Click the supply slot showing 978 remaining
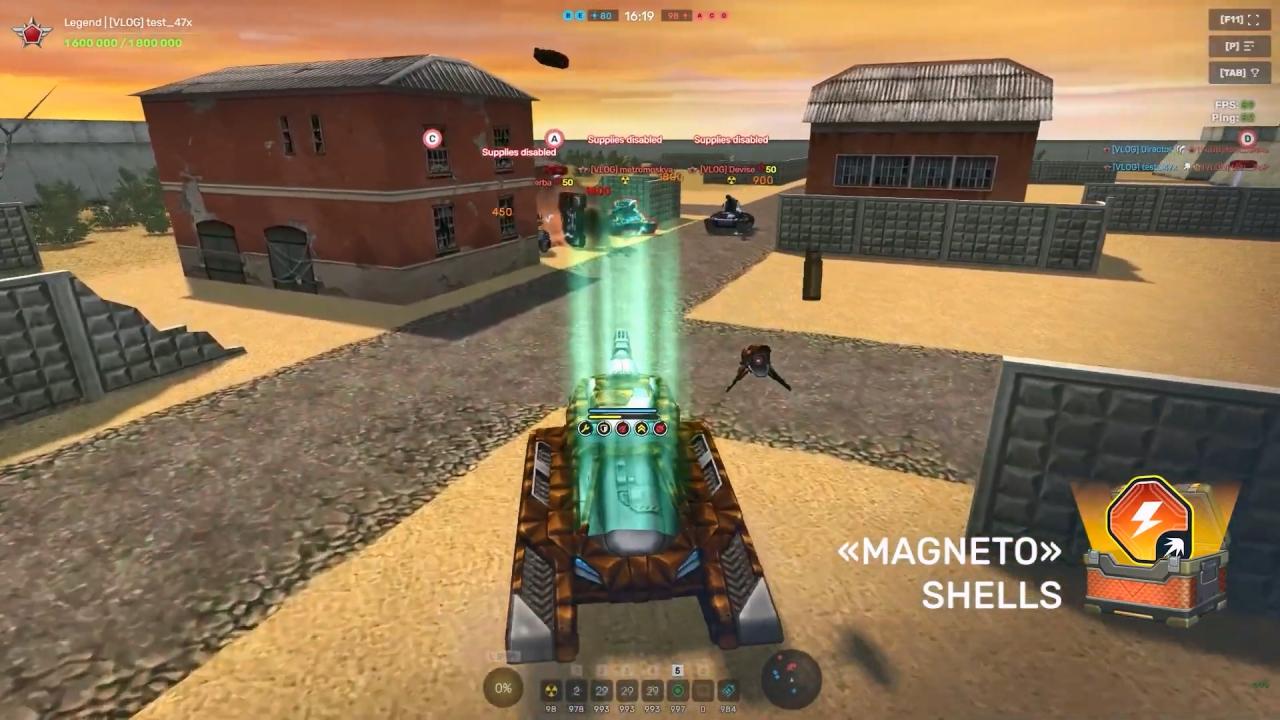The image size is (1280, 720). (577, 690)
